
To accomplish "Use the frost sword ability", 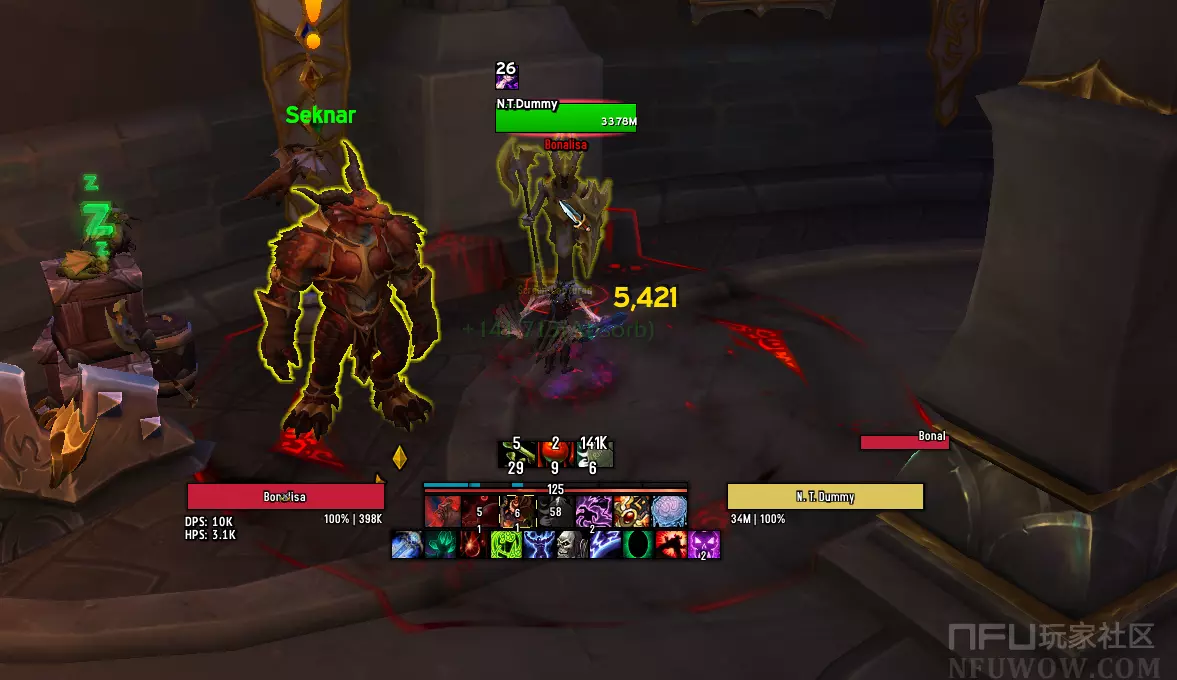I will coord(406,545).
